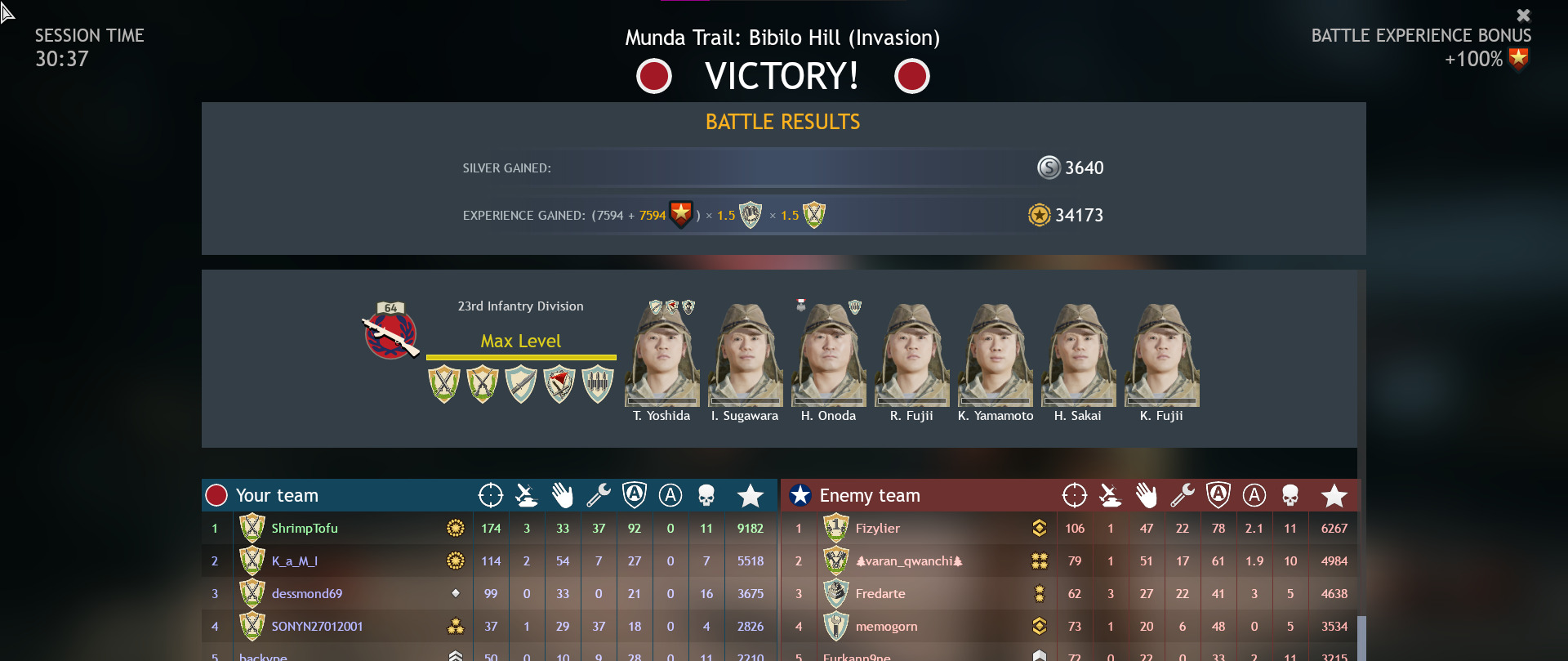
Task: Click the skull deaths icon on Your team header
Action: tap(706, 494)
